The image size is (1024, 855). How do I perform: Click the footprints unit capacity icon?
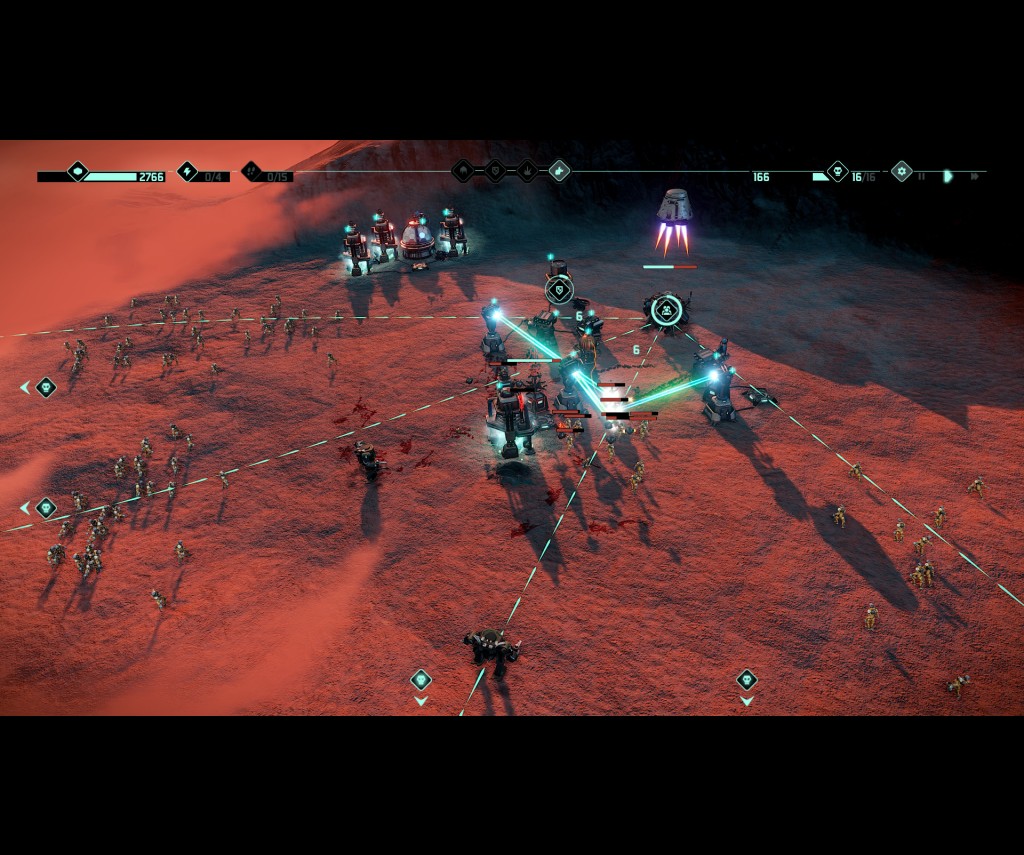tap(251, 172)
